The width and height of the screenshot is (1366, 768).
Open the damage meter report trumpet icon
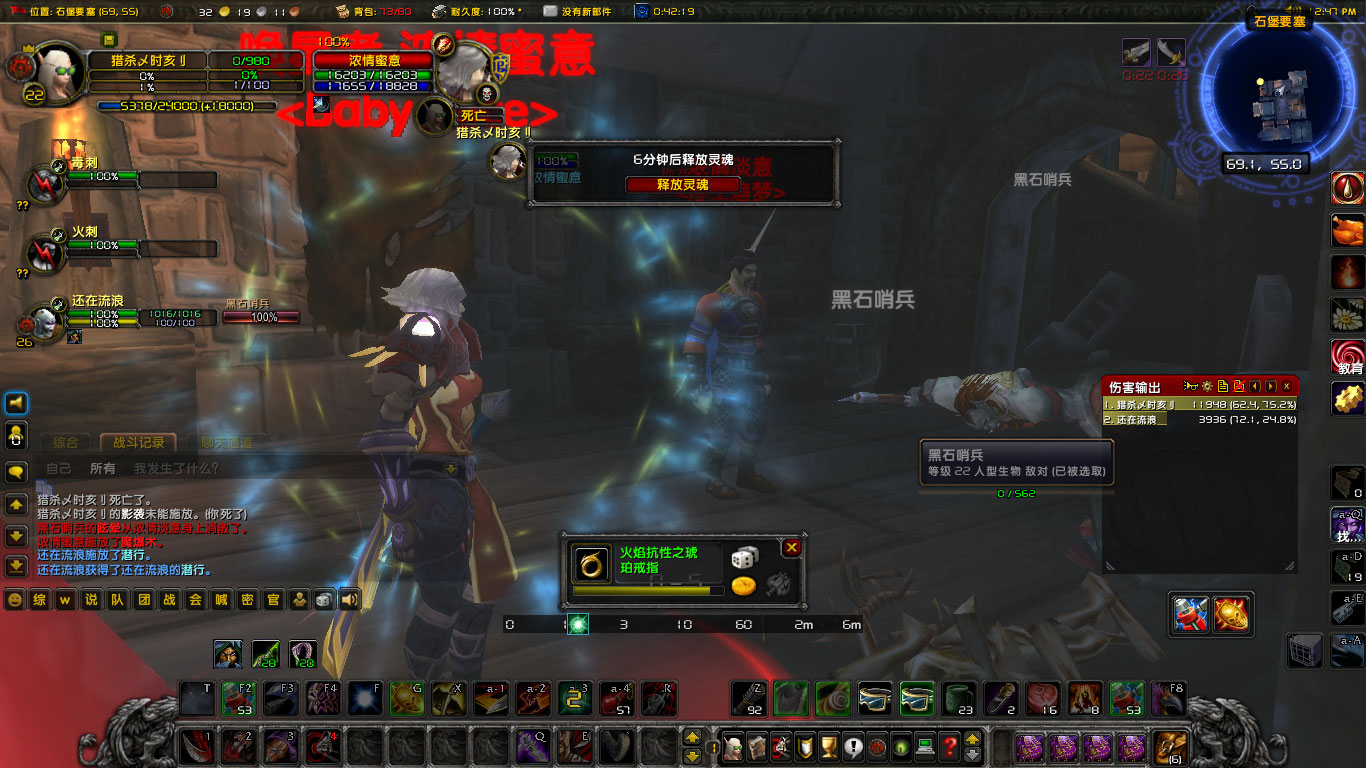coord(1190,386)
